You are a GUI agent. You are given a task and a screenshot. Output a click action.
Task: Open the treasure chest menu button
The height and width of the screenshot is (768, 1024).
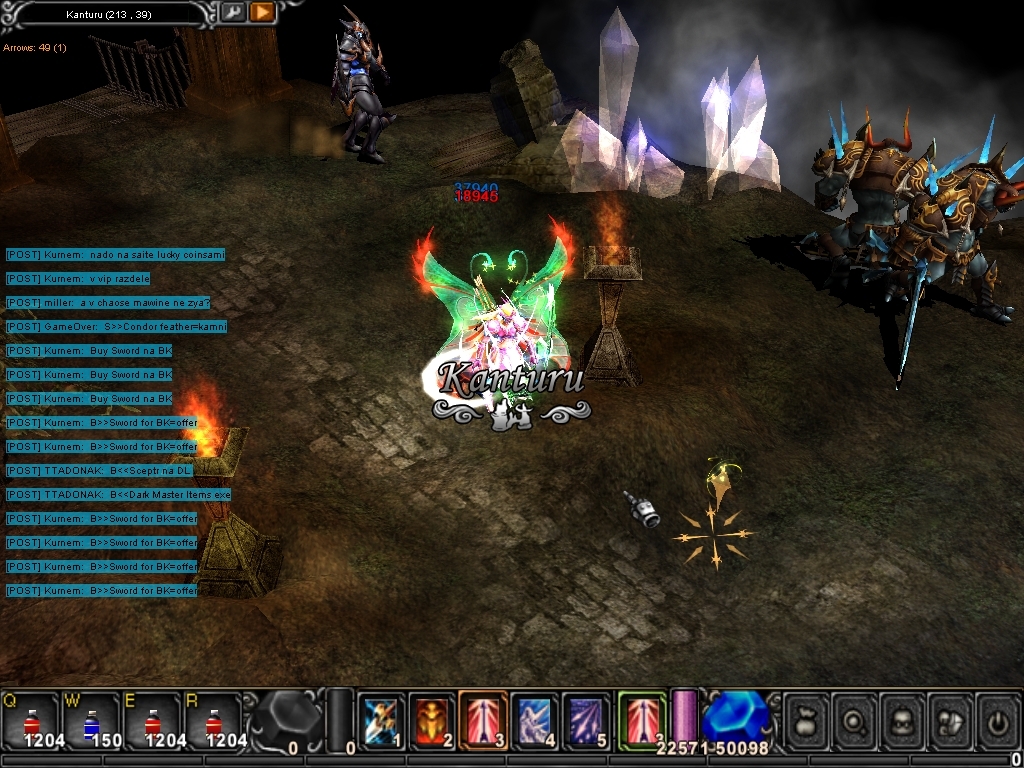(951, 720)
